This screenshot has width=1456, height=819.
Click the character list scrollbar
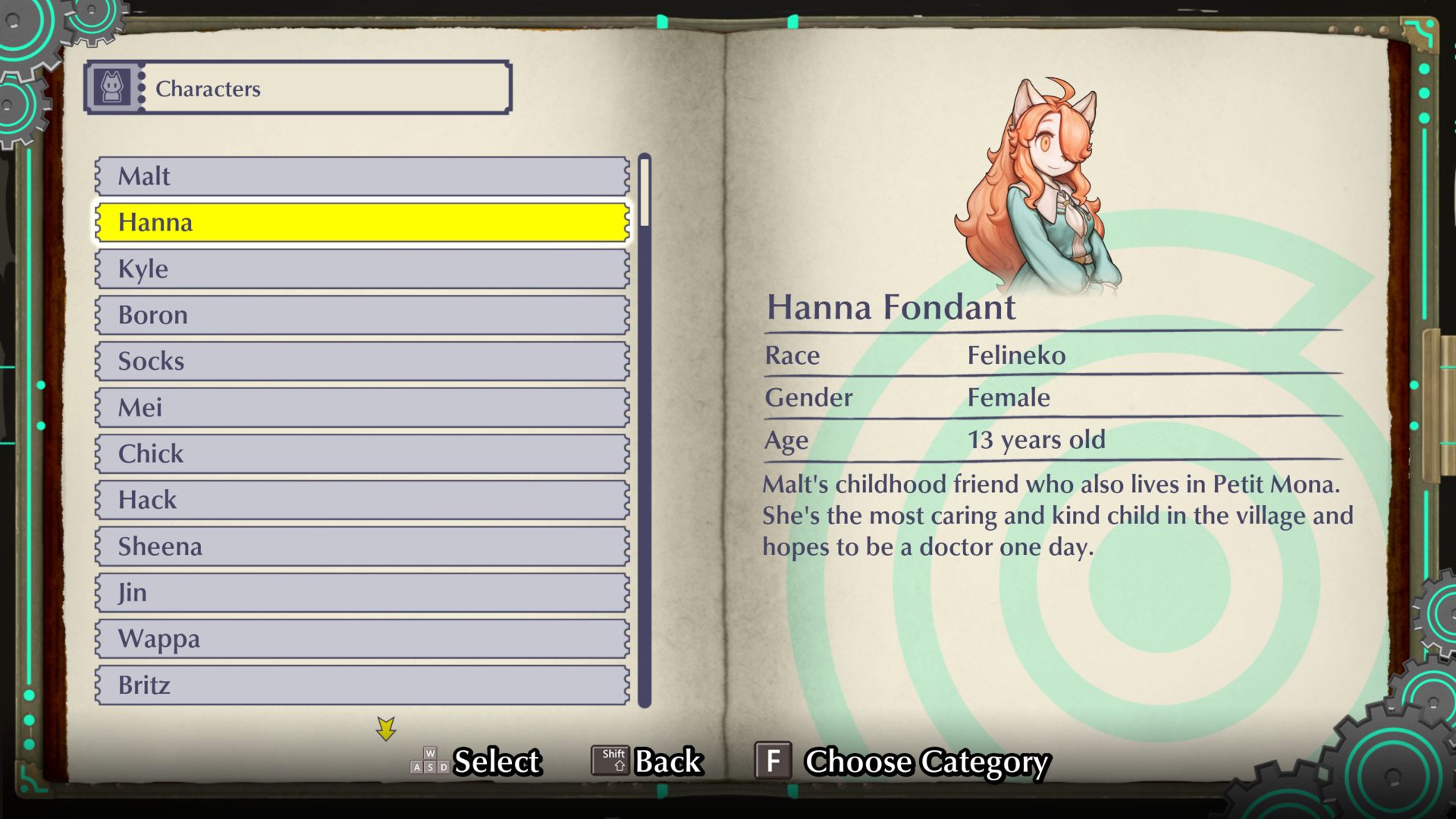(x=645, y=430)
